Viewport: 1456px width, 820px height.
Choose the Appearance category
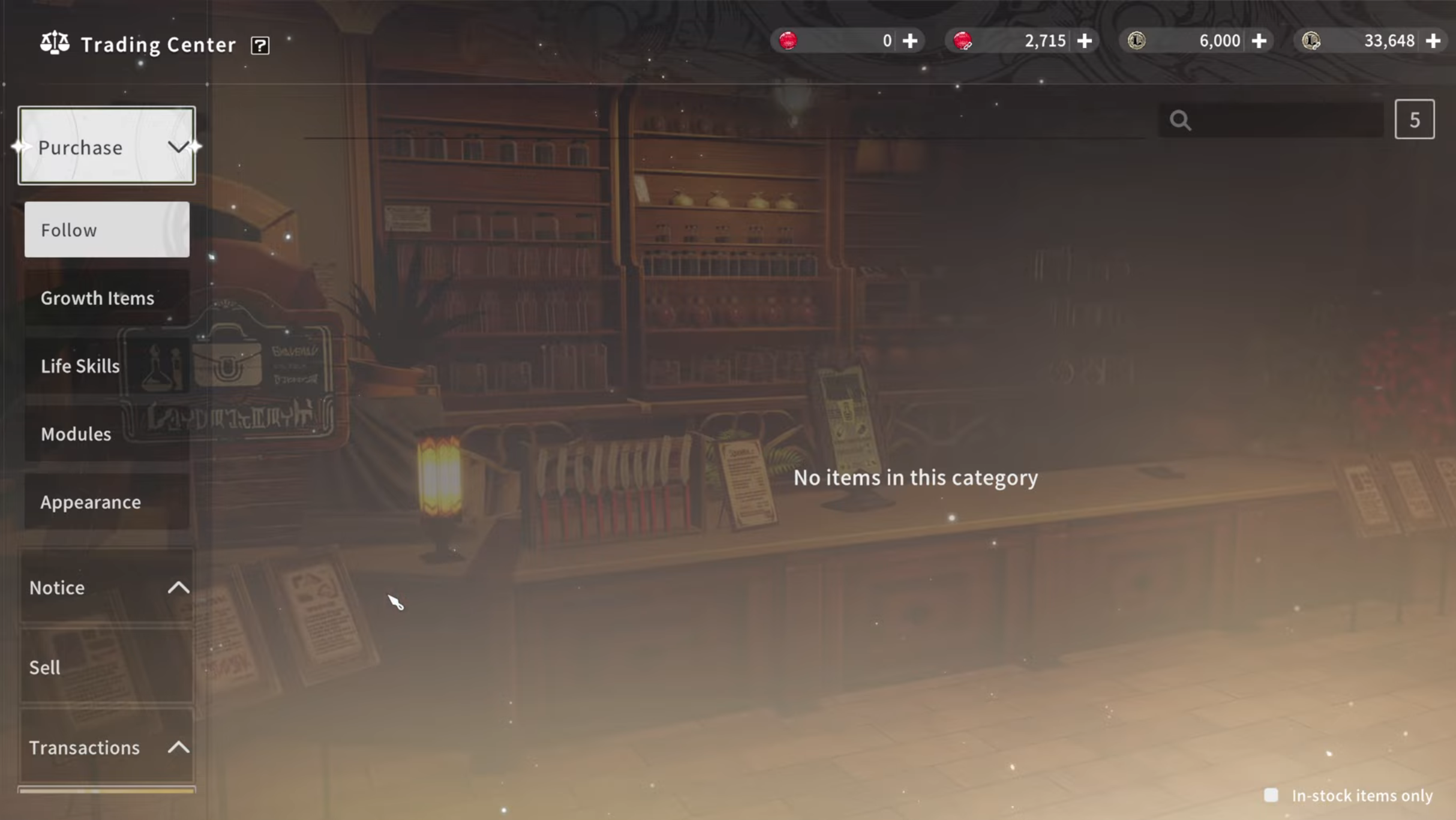click(x=107, y=502)
